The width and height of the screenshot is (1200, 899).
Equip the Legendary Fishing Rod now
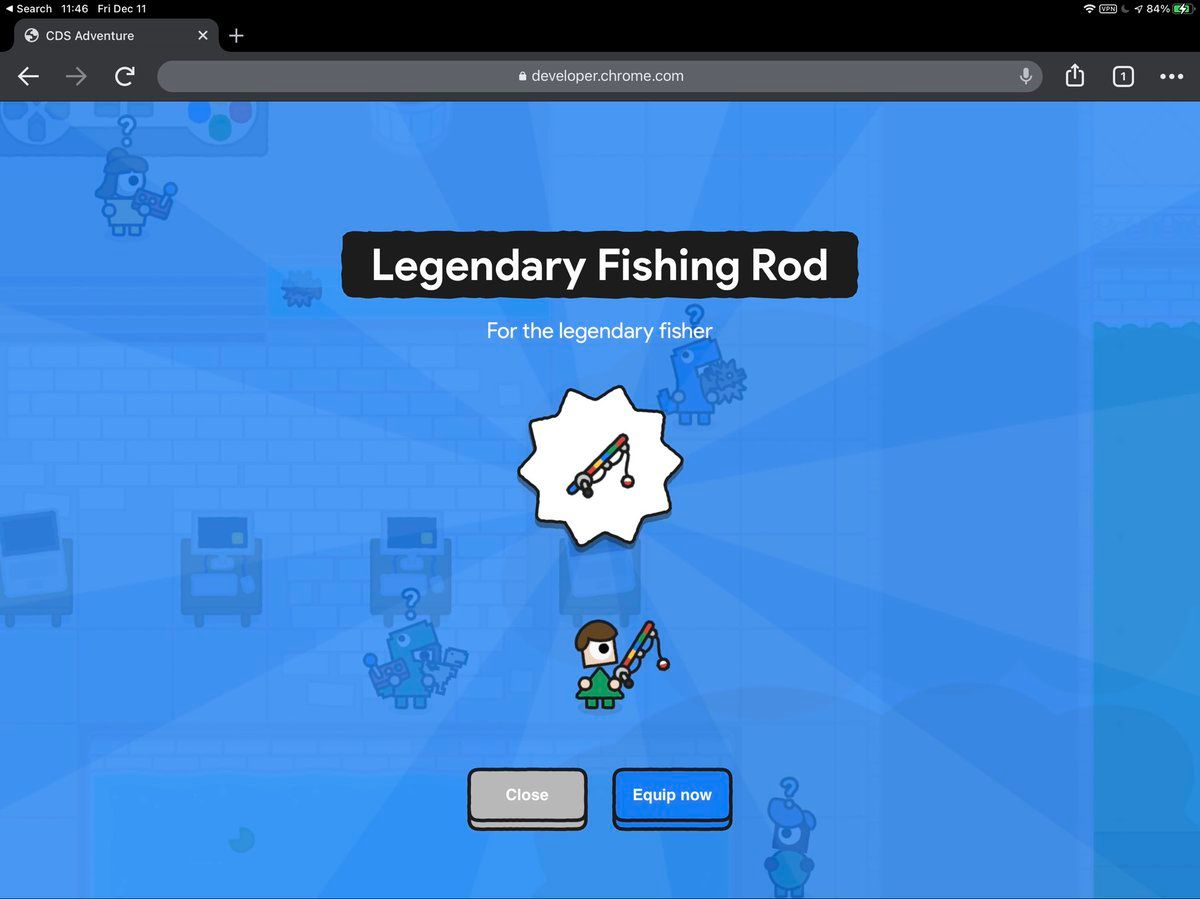[672, 796]
